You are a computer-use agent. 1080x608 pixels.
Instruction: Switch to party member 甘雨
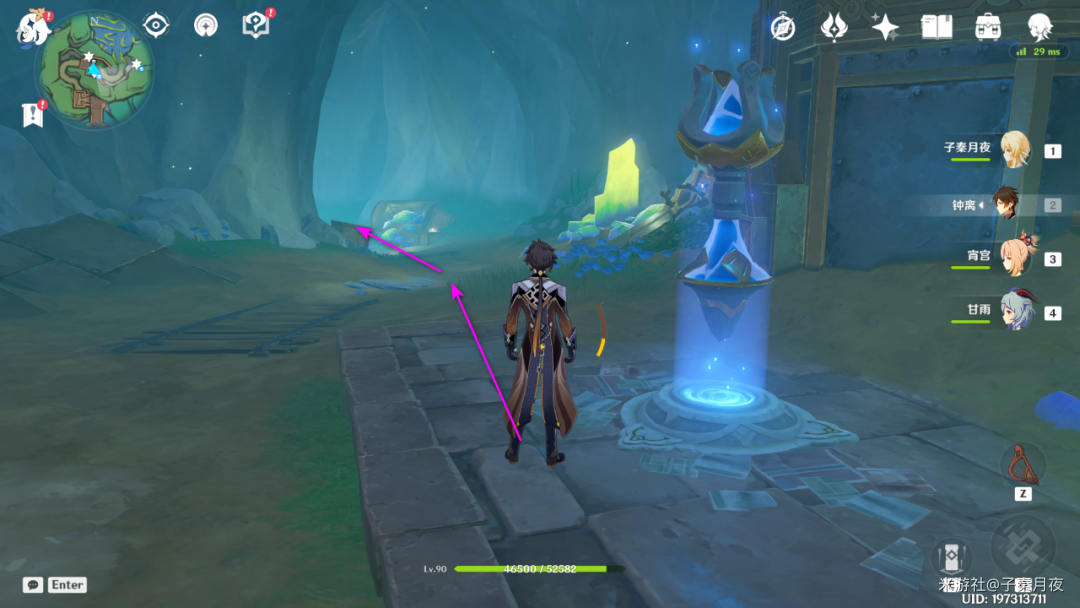point(1015,311)
